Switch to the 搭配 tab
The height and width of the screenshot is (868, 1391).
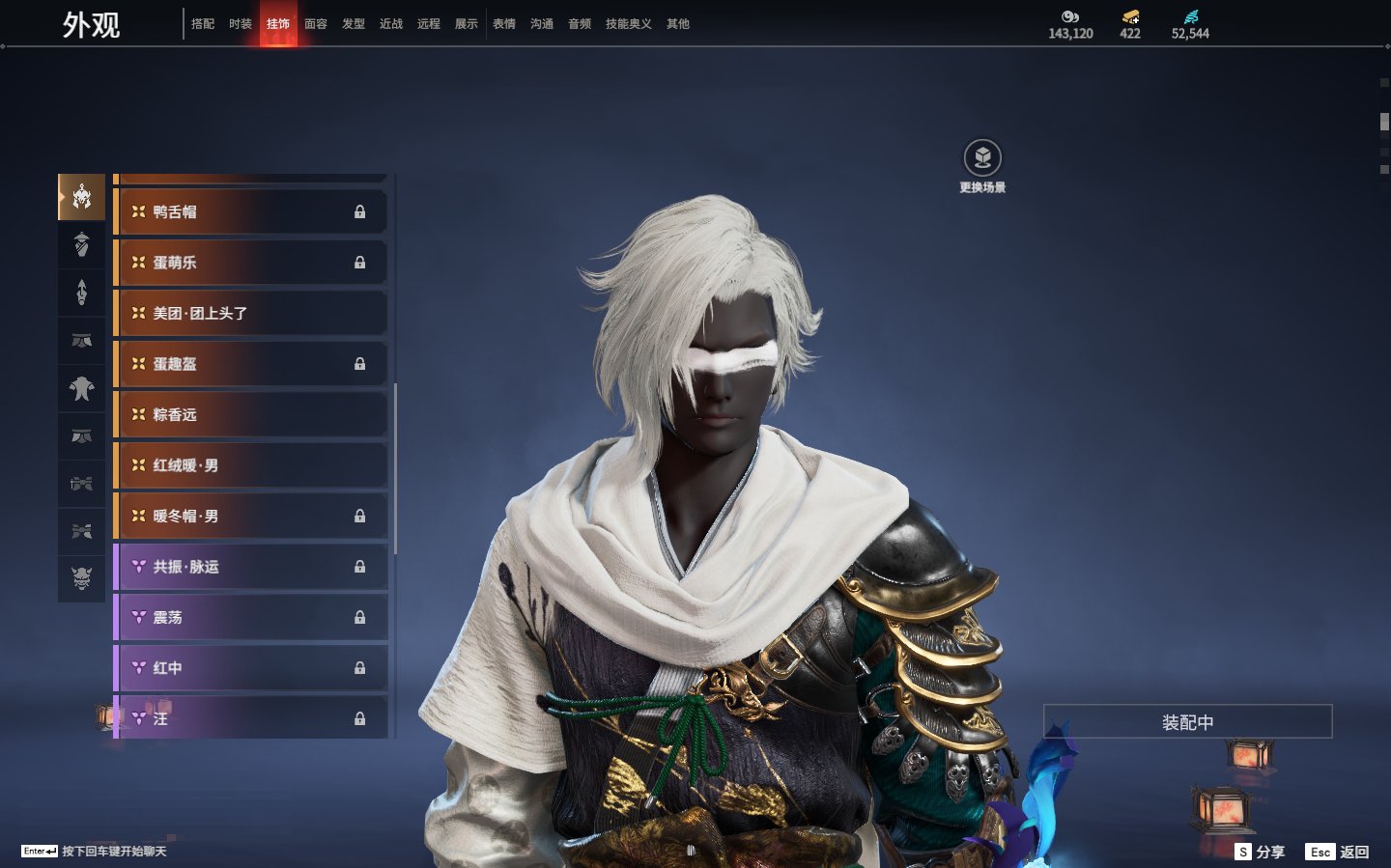click(203, 24)
